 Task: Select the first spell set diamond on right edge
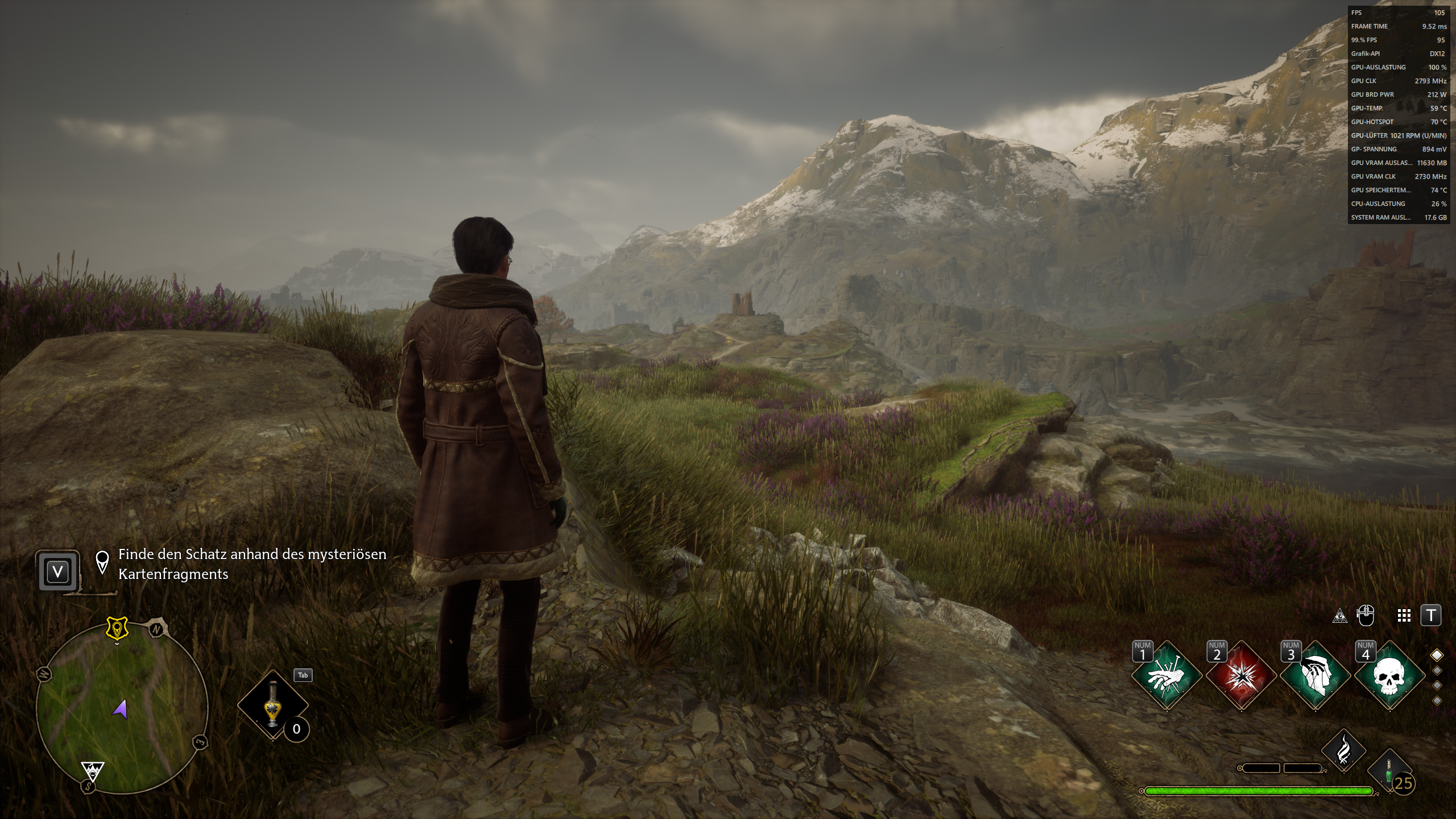(1437, 656)
